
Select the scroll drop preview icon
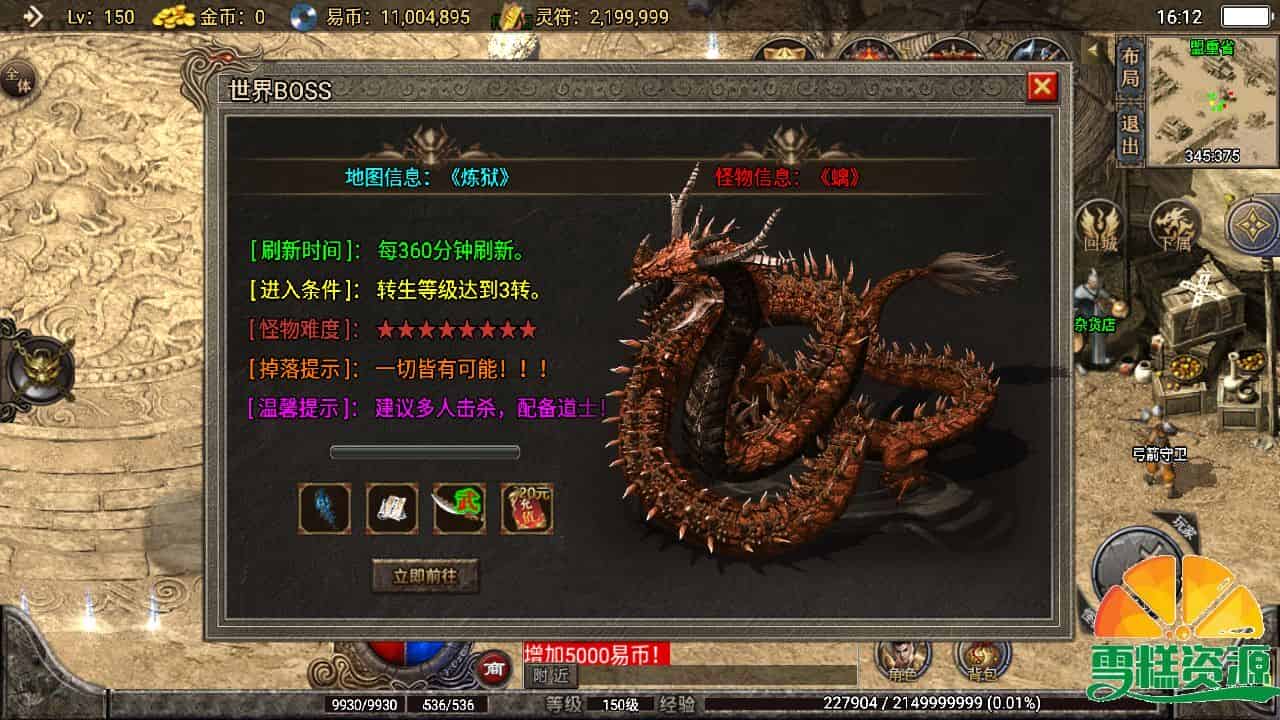pyautogui.click(x=390, y=505)
